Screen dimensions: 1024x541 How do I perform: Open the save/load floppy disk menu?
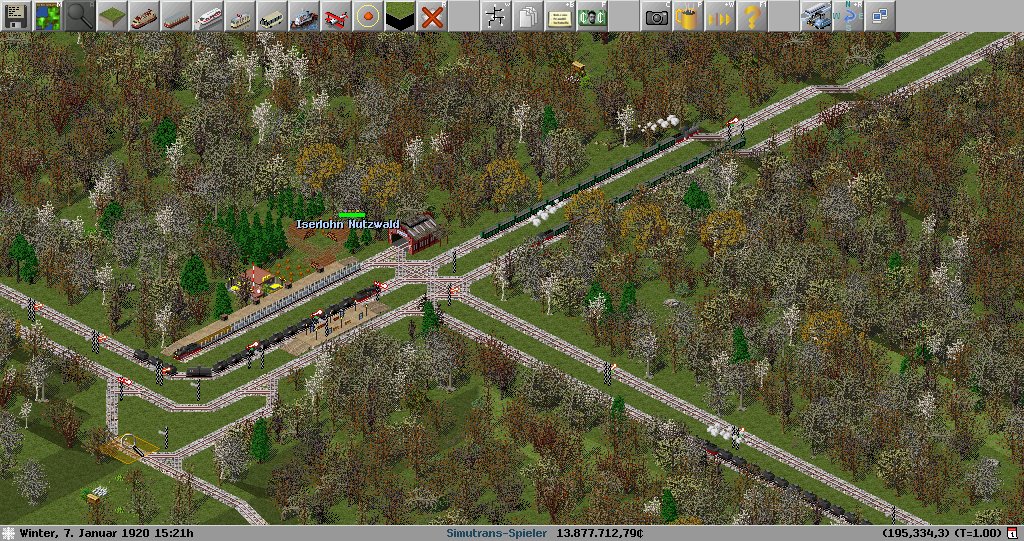point(16,16)
